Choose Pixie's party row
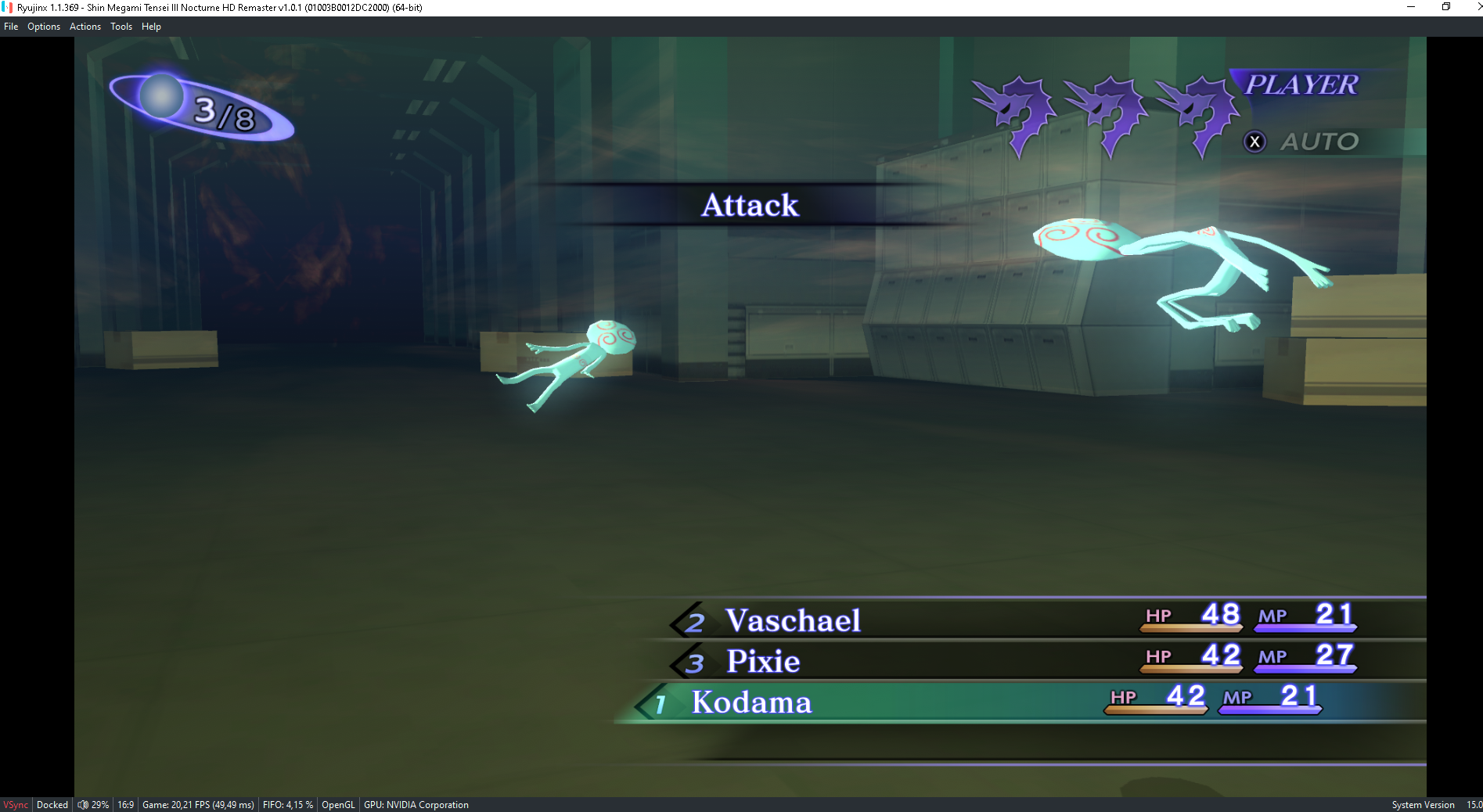This screenshot has width=1483, height=812. [x=763, y=662]
